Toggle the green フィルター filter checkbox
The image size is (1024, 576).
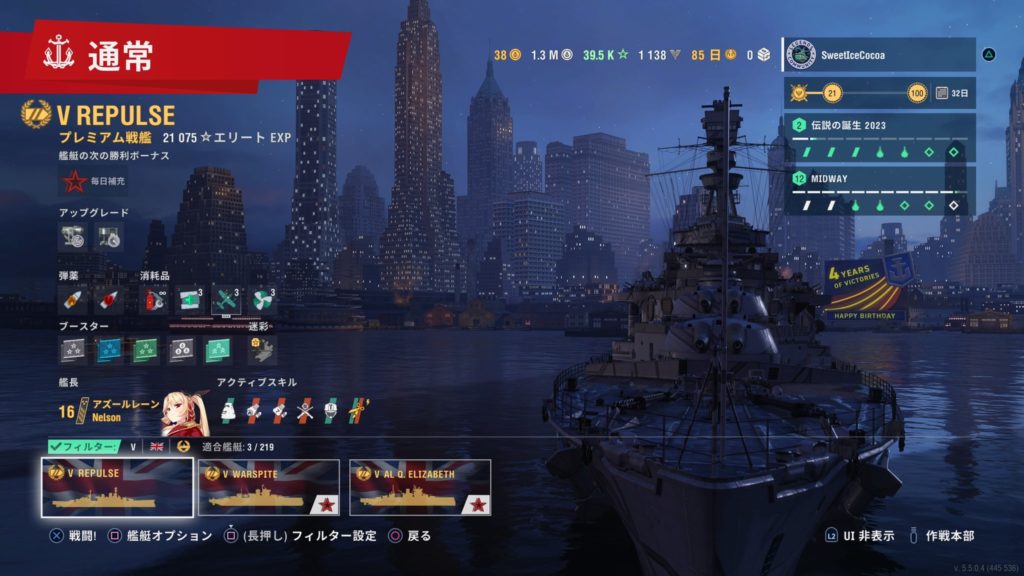point(84,445)
